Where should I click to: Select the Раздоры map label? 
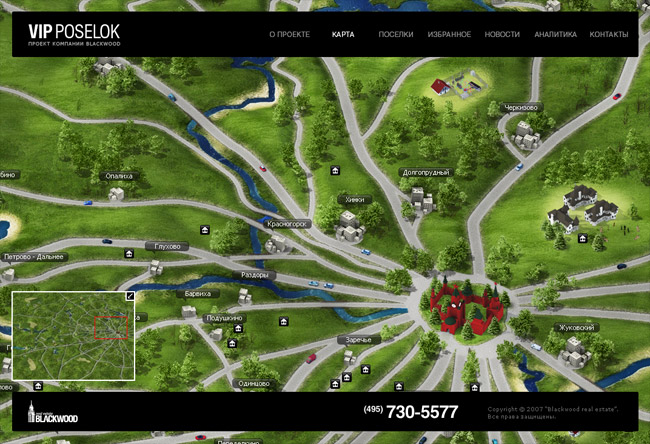coord(255,274)
